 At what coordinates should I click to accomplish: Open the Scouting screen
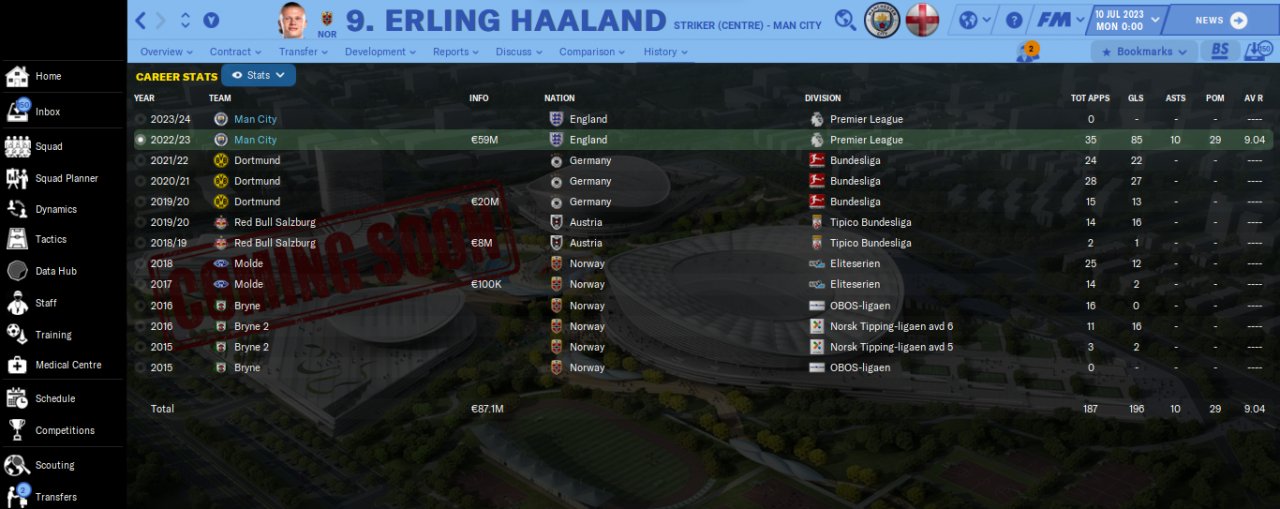[x=54, y=465]
